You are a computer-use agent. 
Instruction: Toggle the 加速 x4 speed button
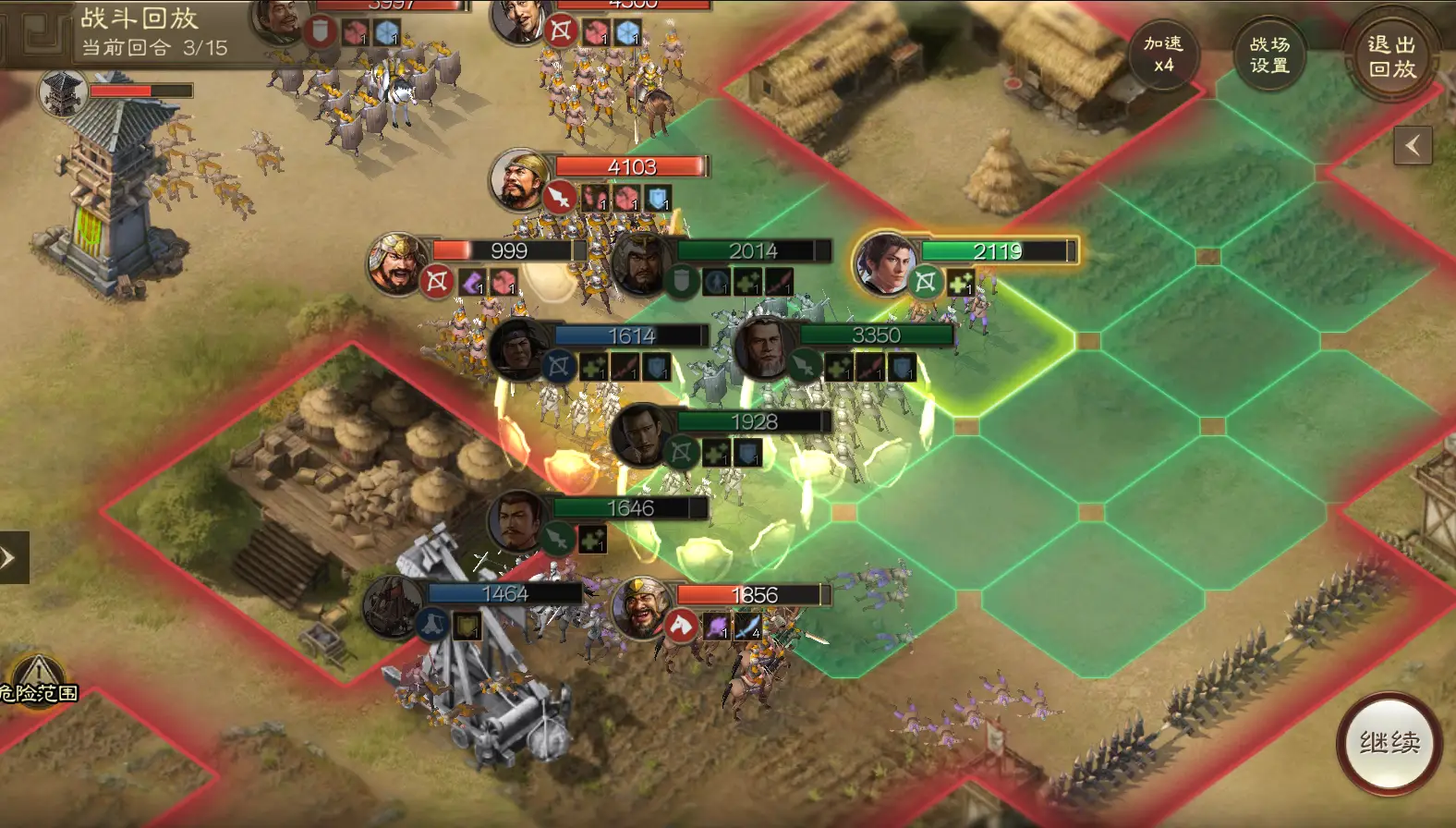1163,55
